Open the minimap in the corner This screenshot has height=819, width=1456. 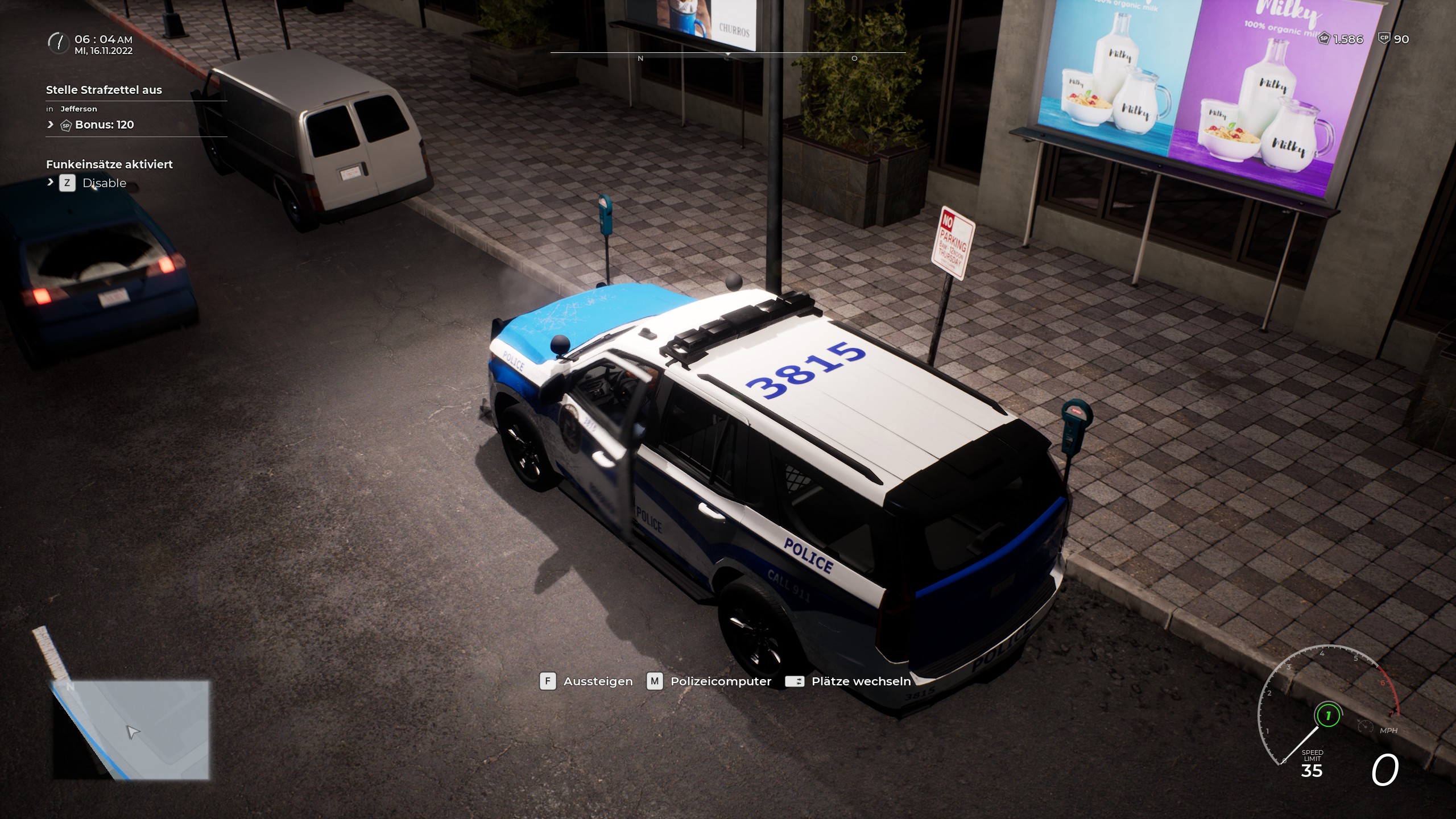[x=131, y=730]
